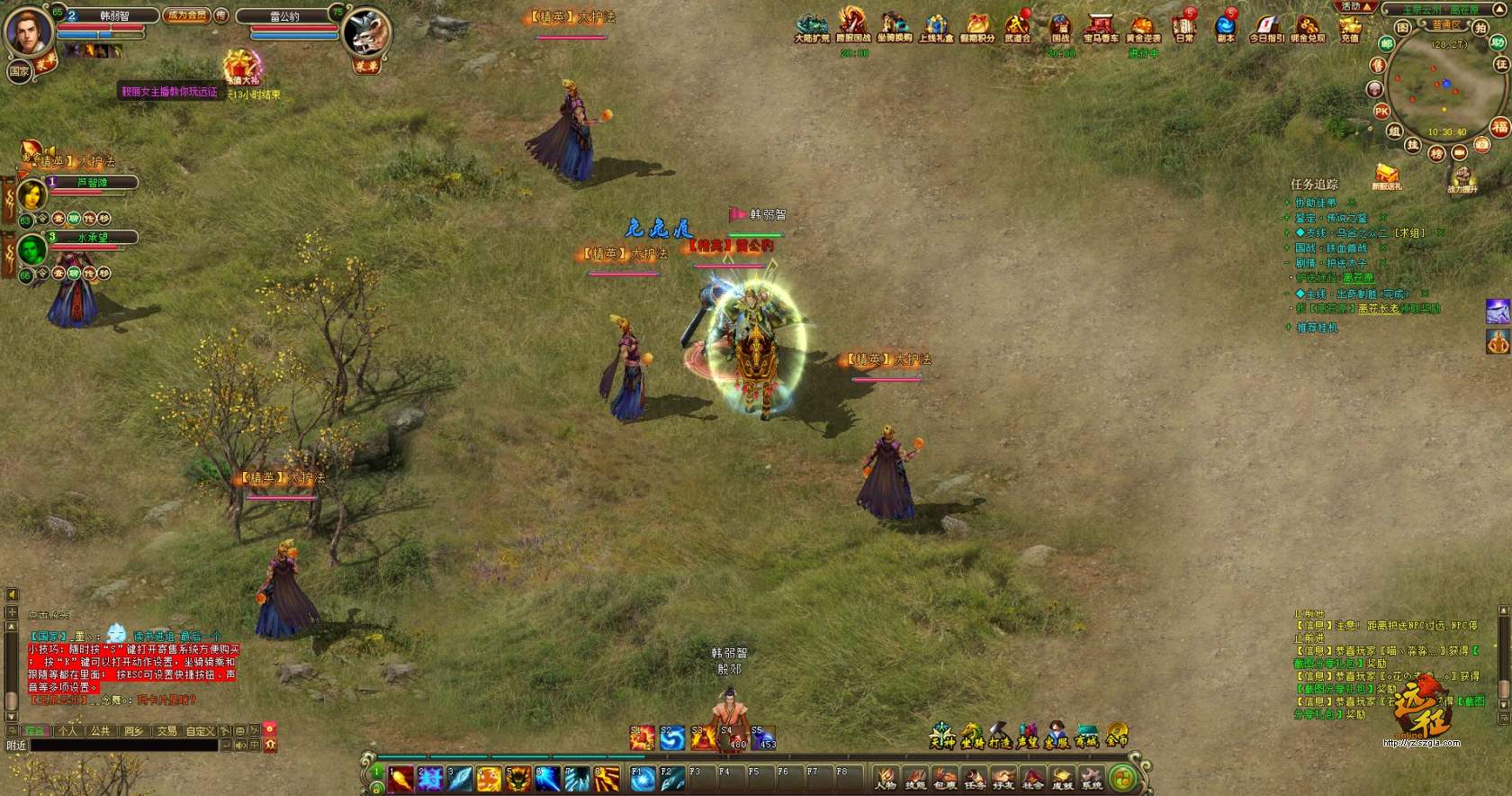The width and height of the screenshot is (1512, 796).
Task: Use the F1 blue swirl skill
Action: [x=642, y=779]
